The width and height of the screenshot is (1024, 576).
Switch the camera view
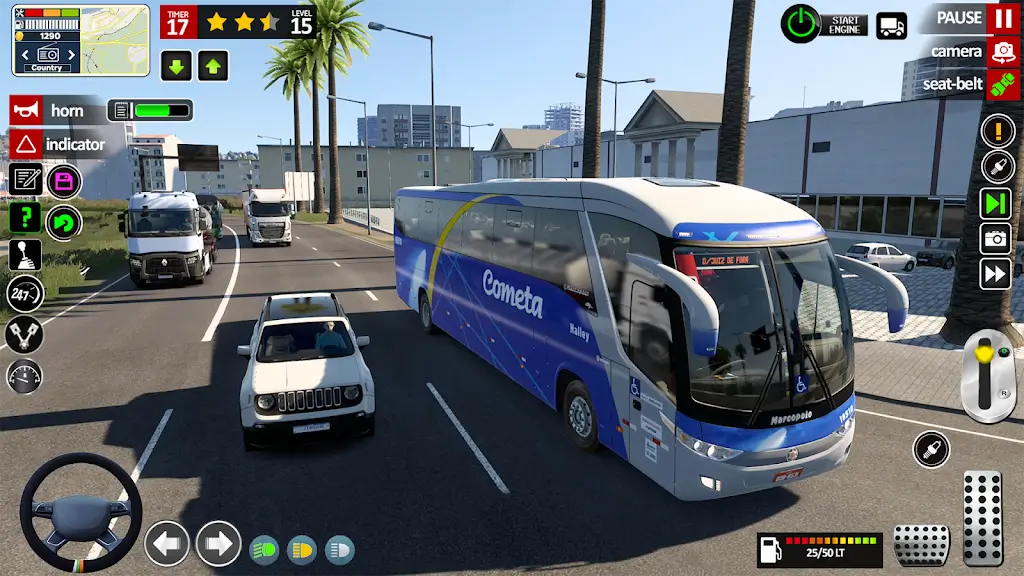(x=1002, y=51)
